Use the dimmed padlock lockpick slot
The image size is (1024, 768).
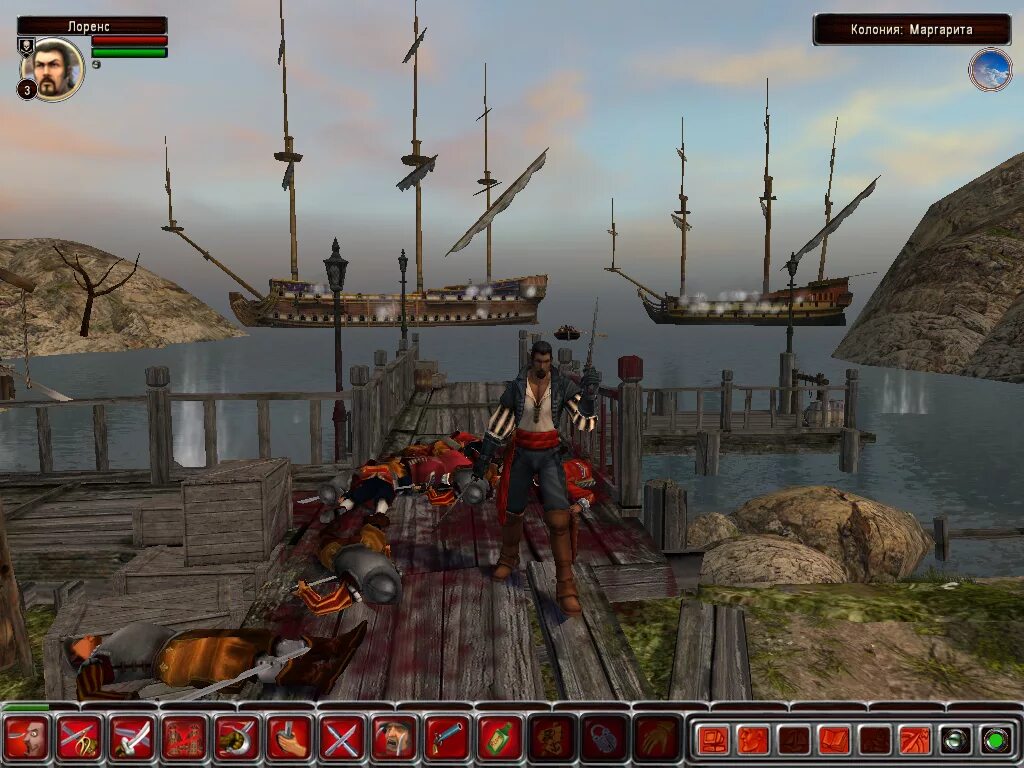604,739
